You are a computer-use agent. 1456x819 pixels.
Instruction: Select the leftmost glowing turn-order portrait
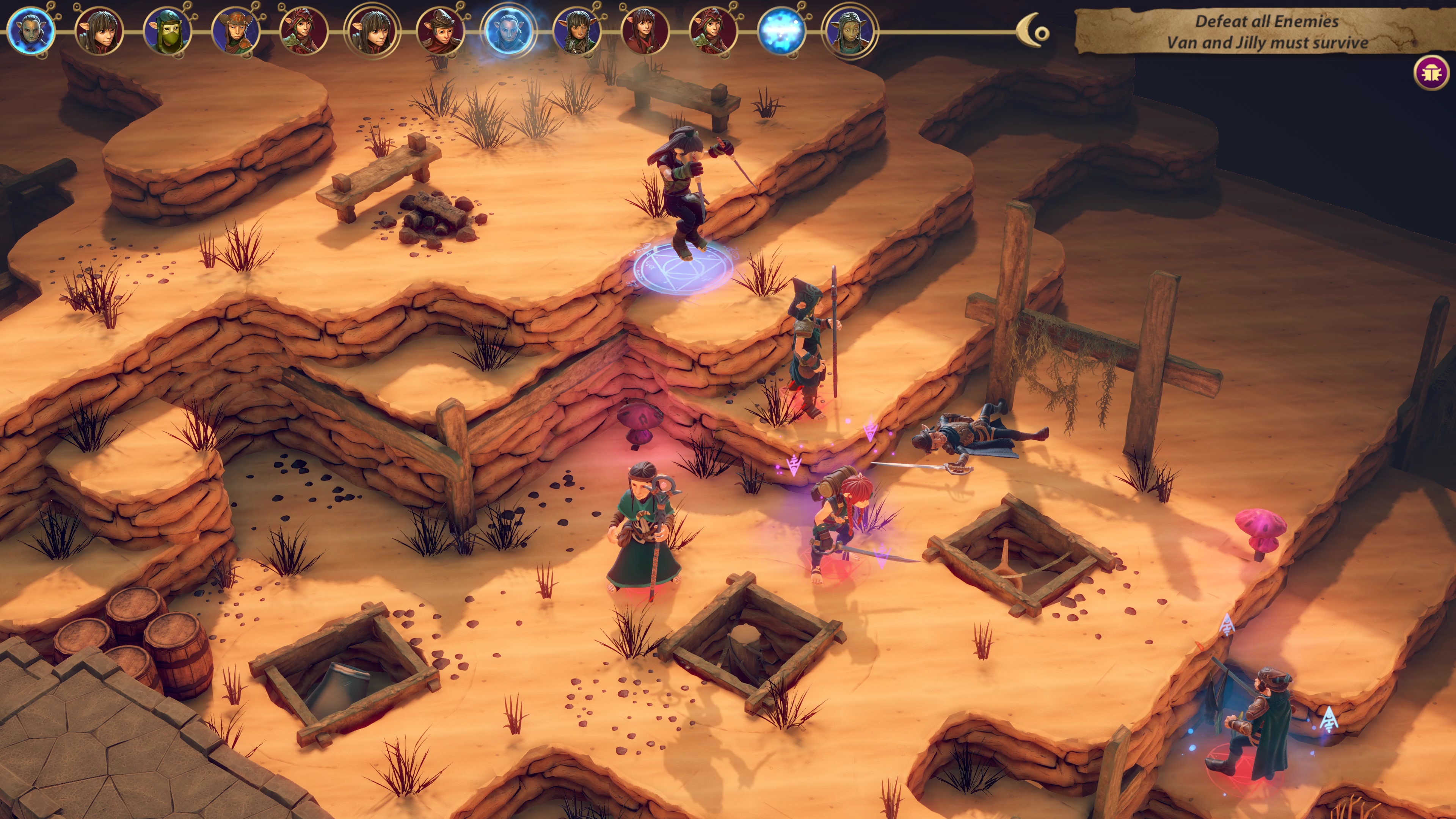pos(31,30)
